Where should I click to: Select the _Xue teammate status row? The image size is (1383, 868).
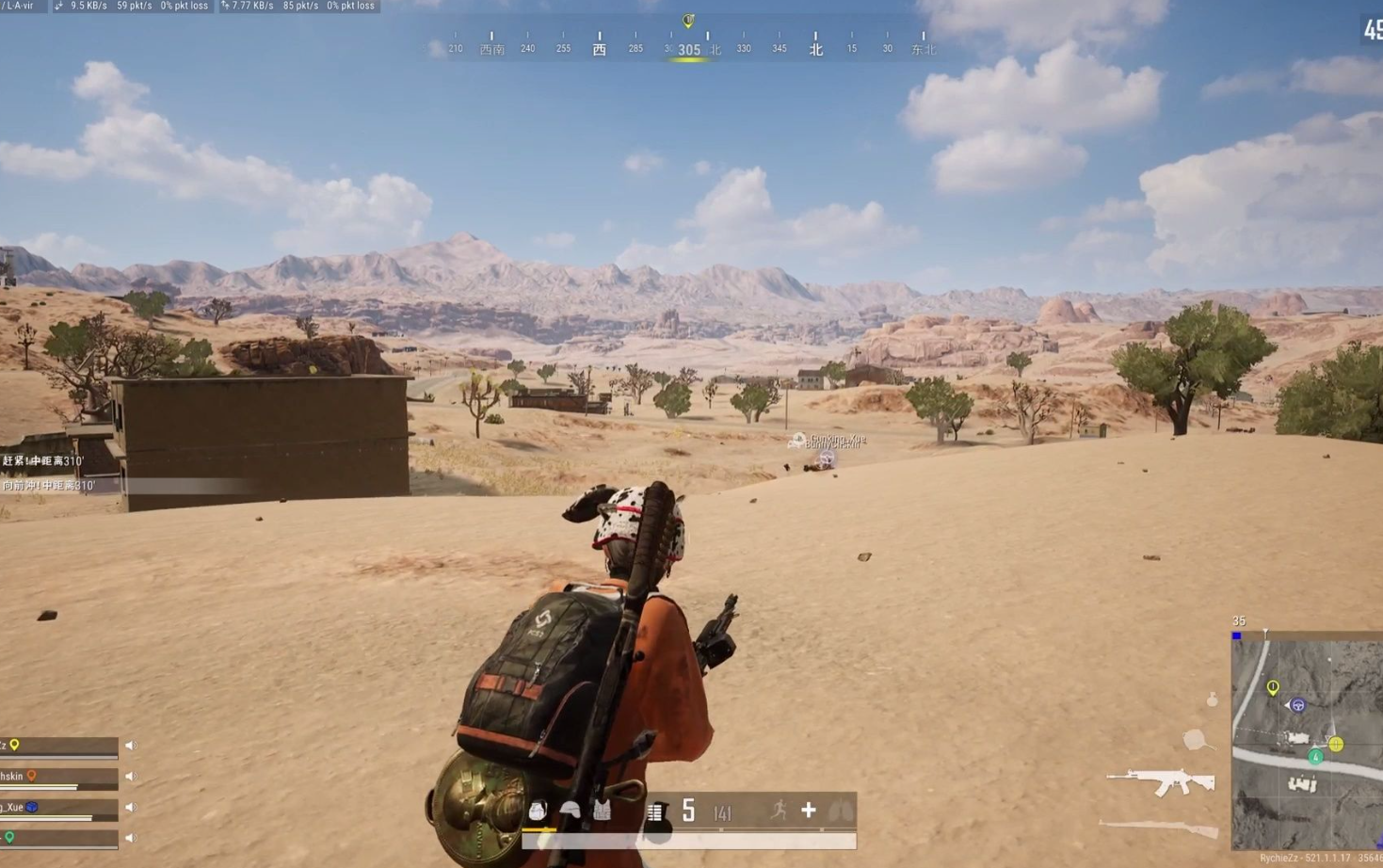[x=58, y=808]
